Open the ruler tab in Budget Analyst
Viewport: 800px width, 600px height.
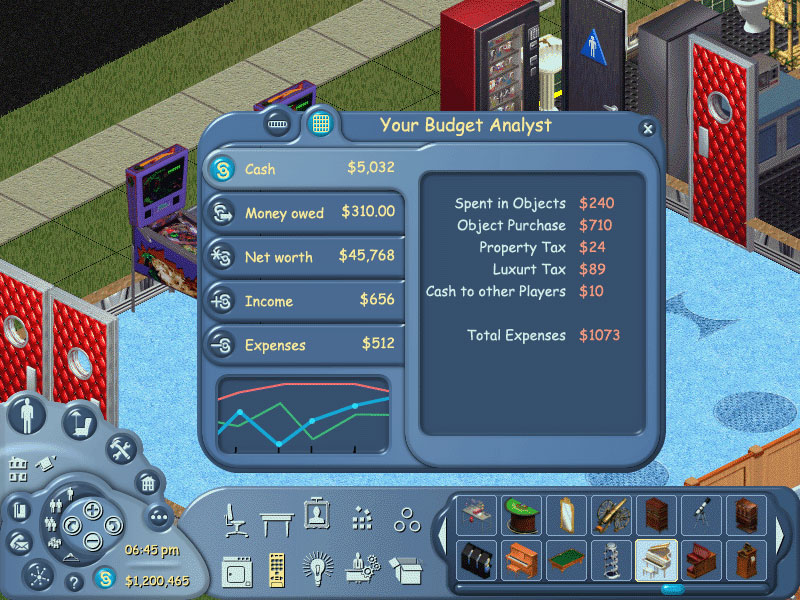[x=279, y=125]
